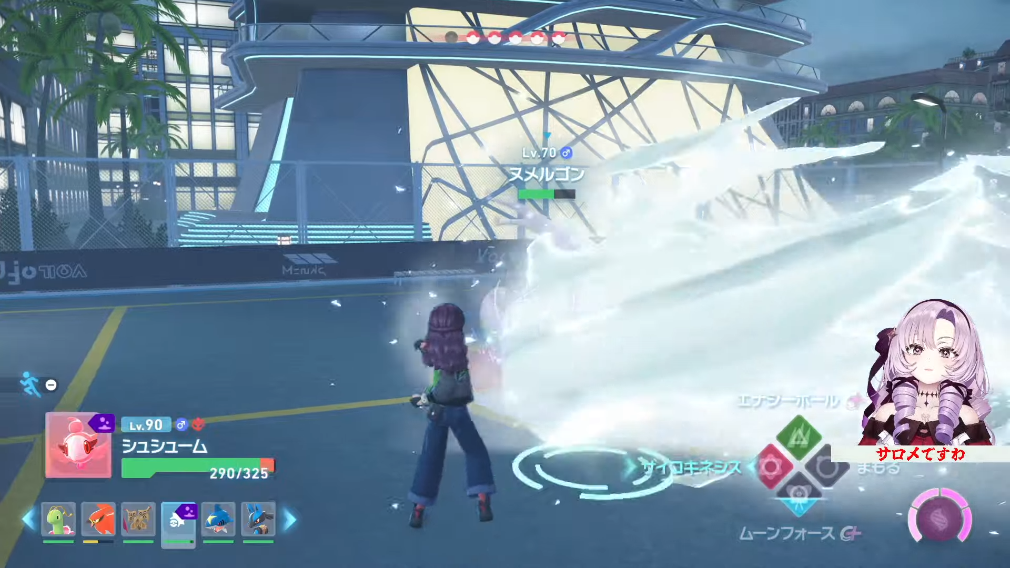Click the party bar's right arrow

[290, 519]
